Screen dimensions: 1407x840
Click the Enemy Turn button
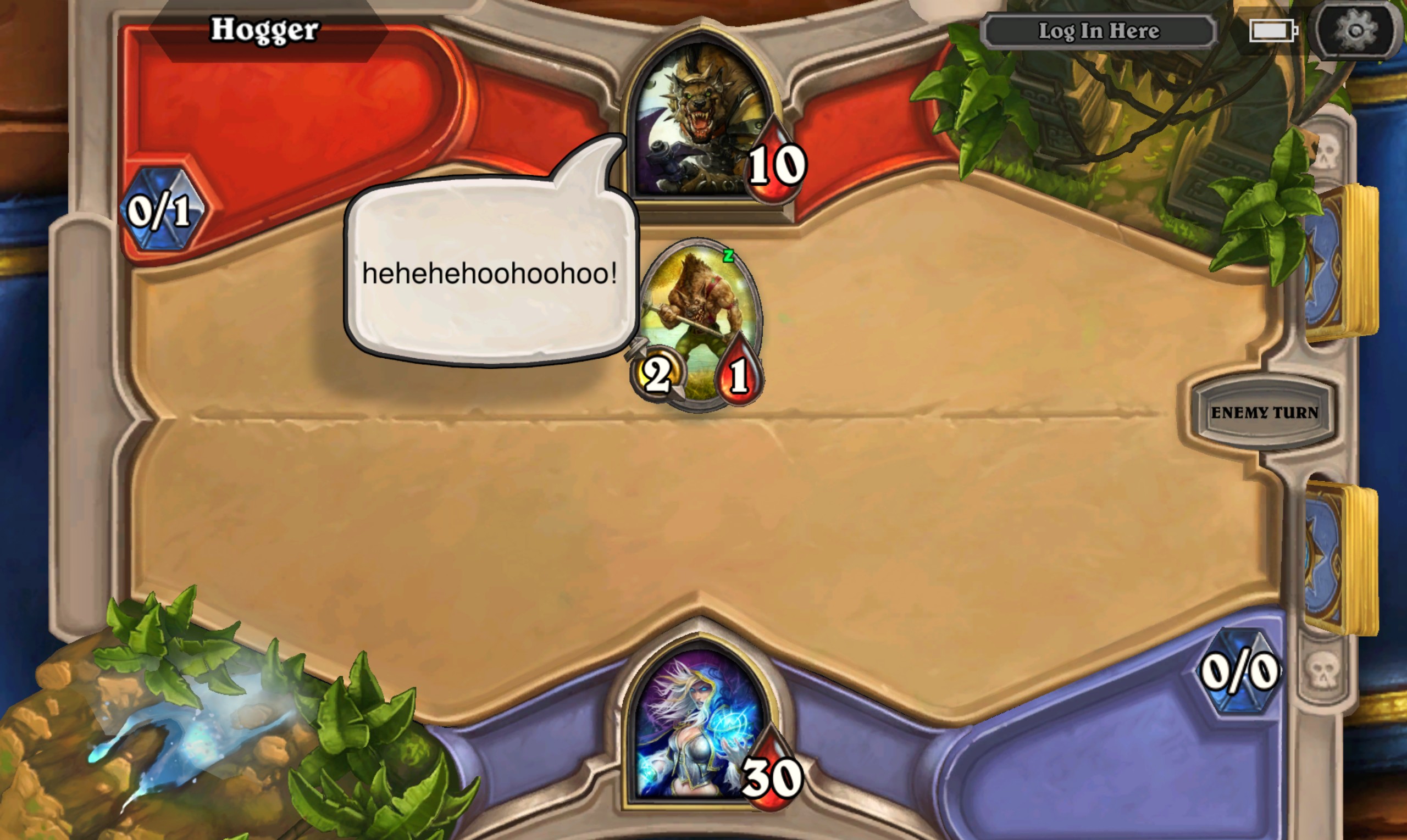(1264, 413)
